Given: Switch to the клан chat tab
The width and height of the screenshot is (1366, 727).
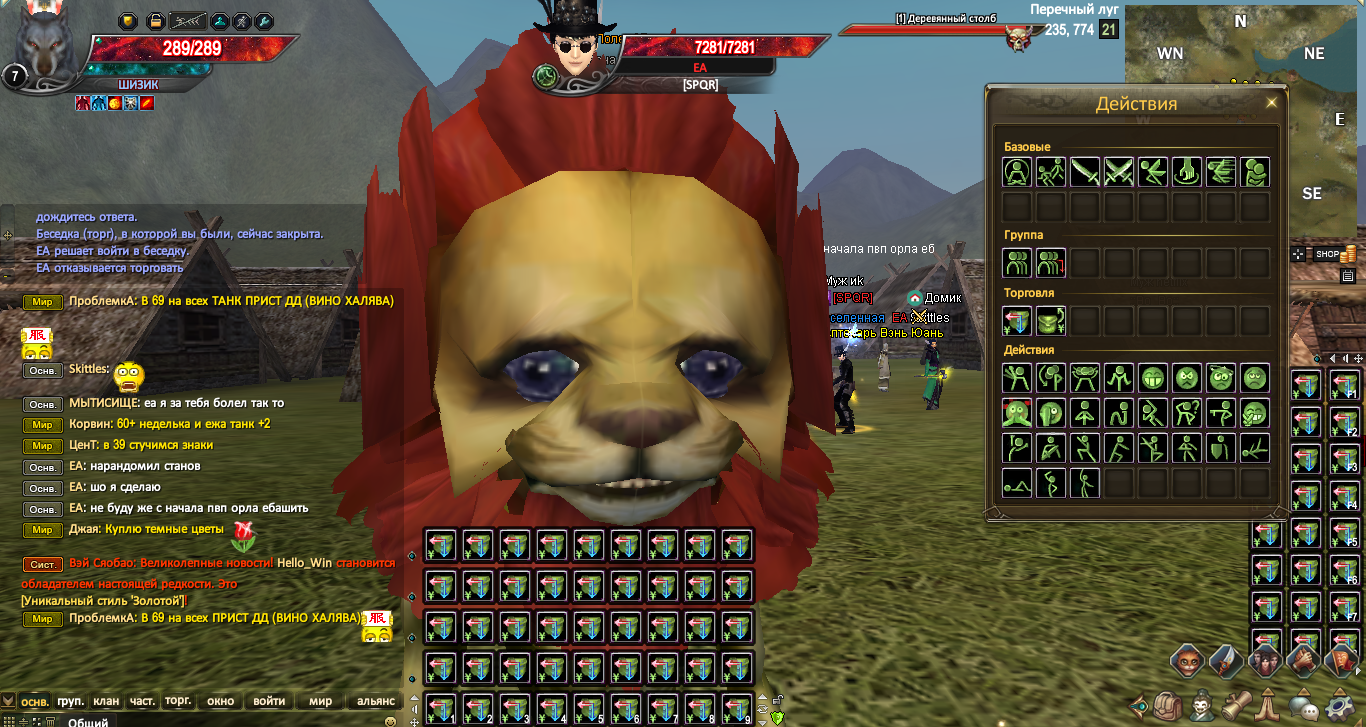Looking at the screenshot, I should pos(106,701).
